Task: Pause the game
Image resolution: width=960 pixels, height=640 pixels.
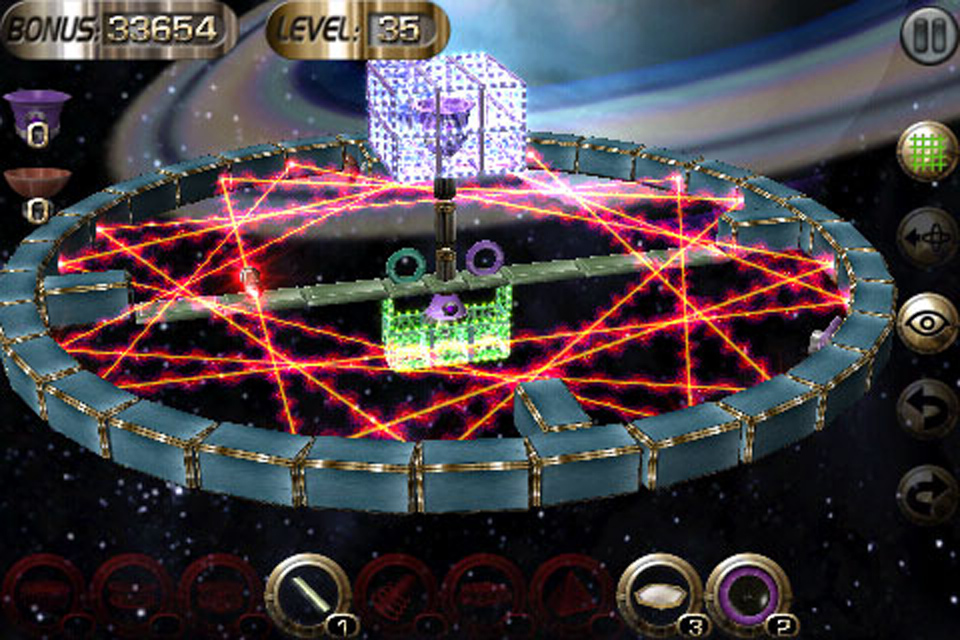Action: point(928,36)
